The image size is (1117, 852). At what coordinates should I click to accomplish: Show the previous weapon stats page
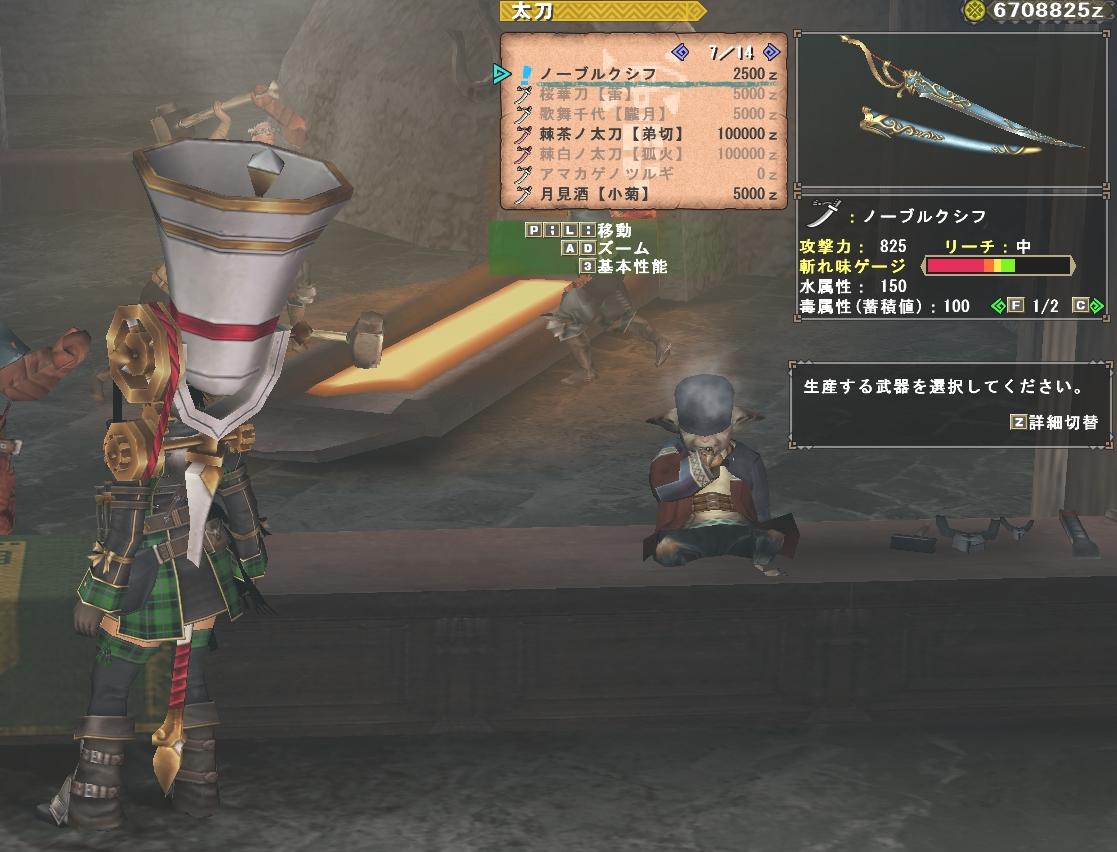coord(997,306)
